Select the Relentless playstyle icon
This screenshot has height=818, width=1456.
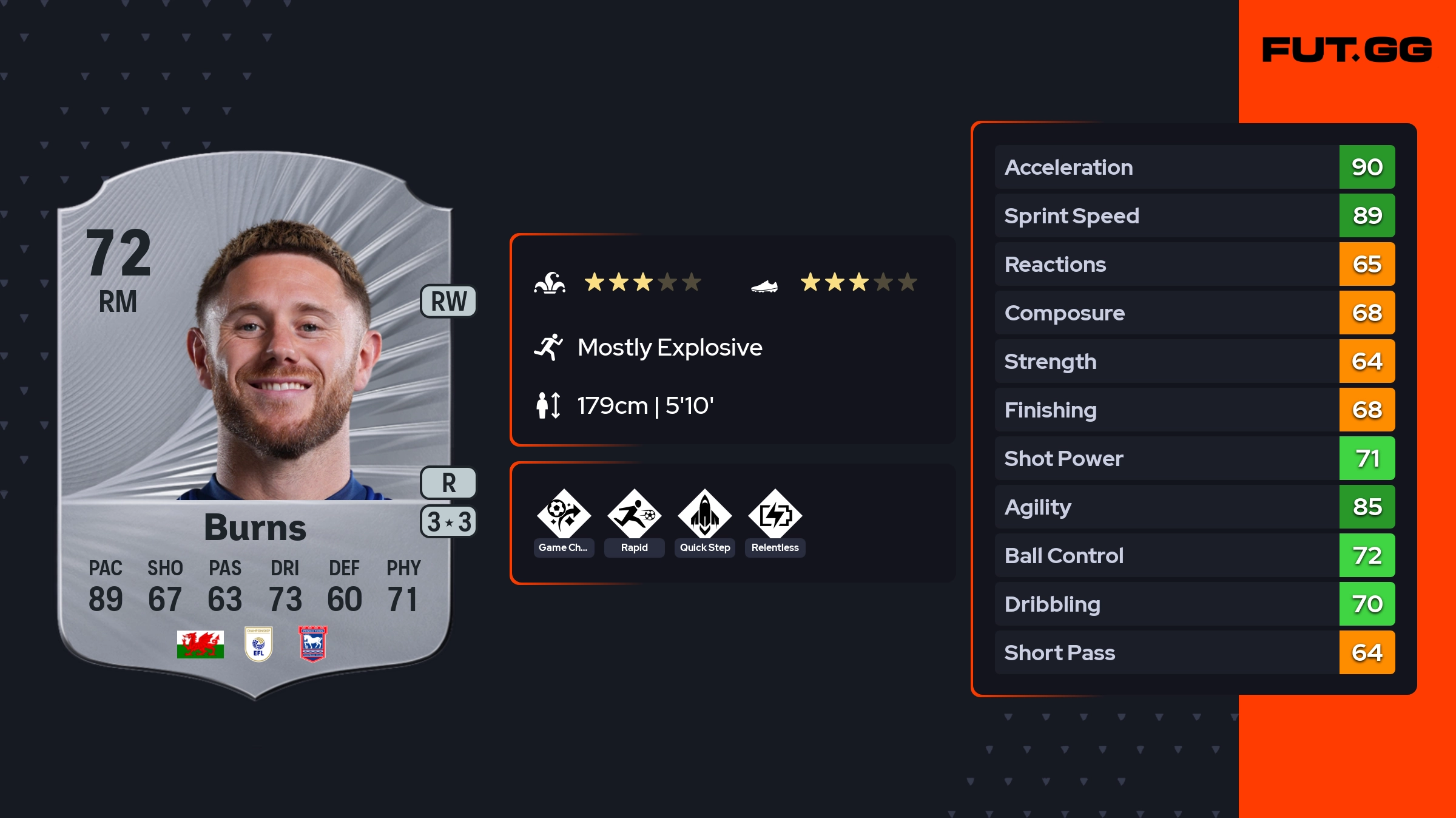point(775,515)
